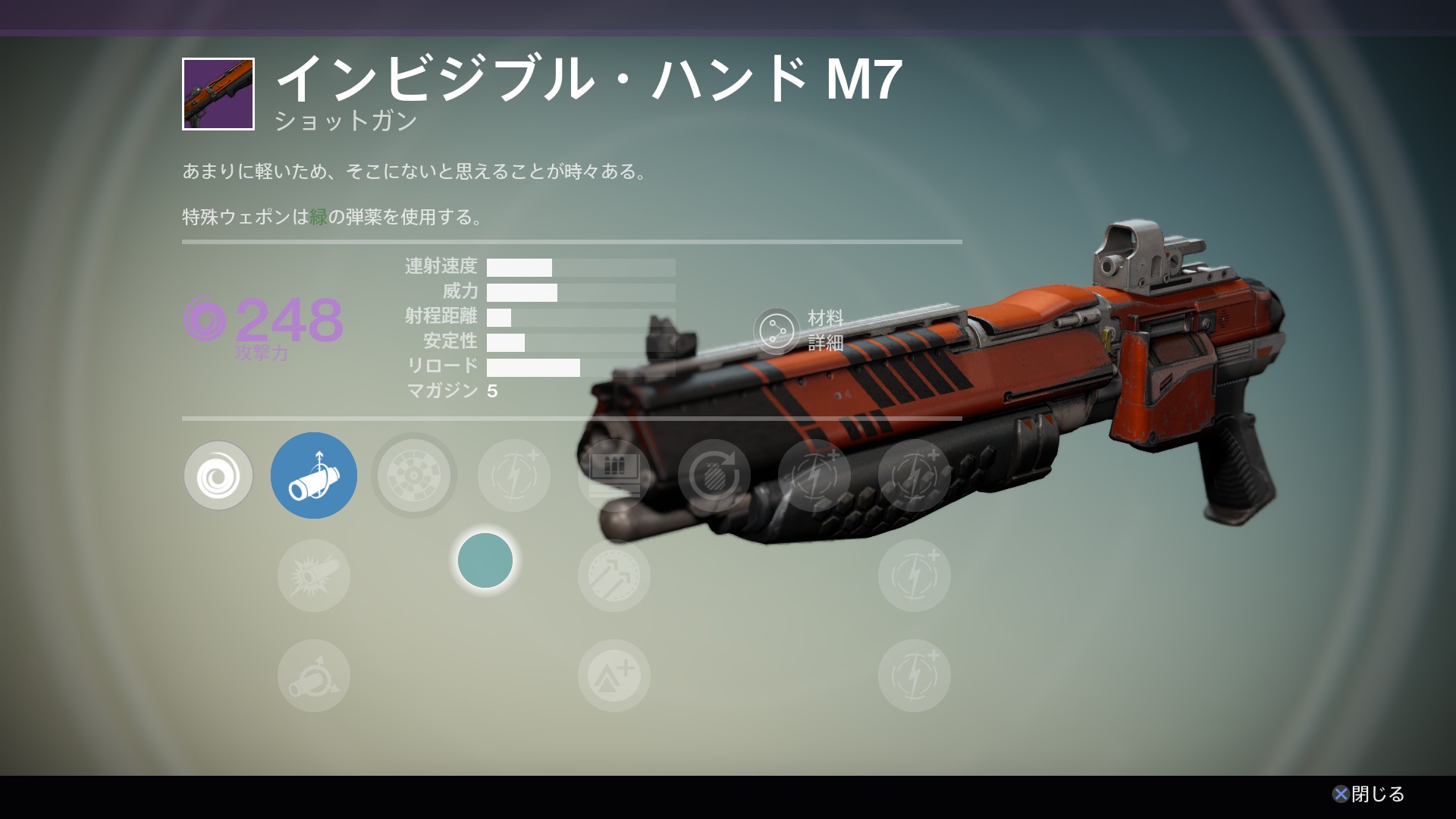The width and height of the screenshot is (1456, 819).
Task: Click the shotgun thumbnail beside the weapon name
Action: click(x=218, y=94)
